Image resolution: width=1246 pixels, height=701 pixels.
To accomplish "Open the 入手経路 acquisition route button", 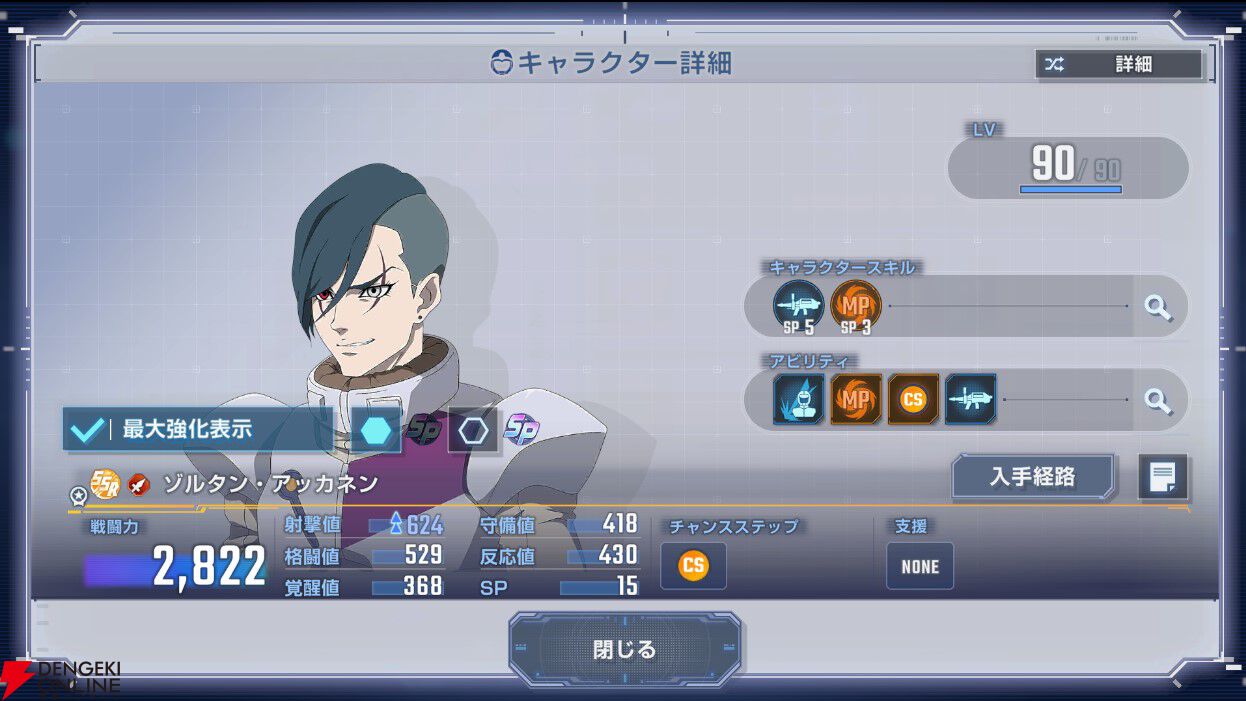I will point(1032,477).
